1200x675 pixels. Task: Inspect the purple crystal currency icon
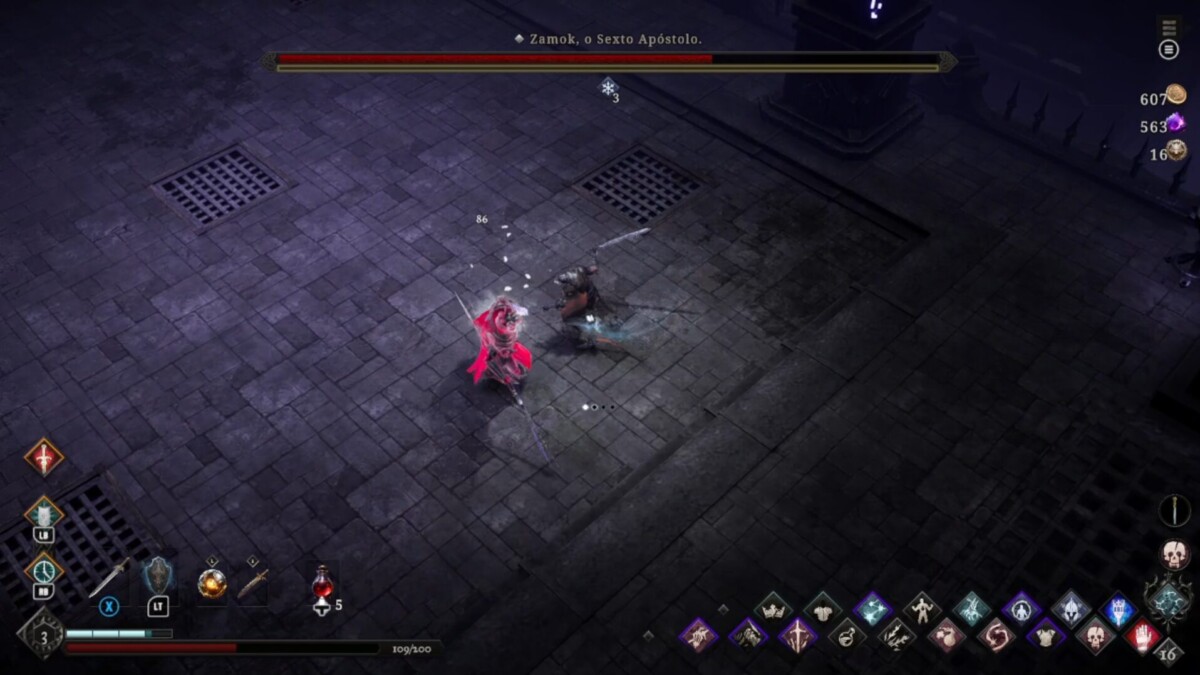[x=1176, y=124]
